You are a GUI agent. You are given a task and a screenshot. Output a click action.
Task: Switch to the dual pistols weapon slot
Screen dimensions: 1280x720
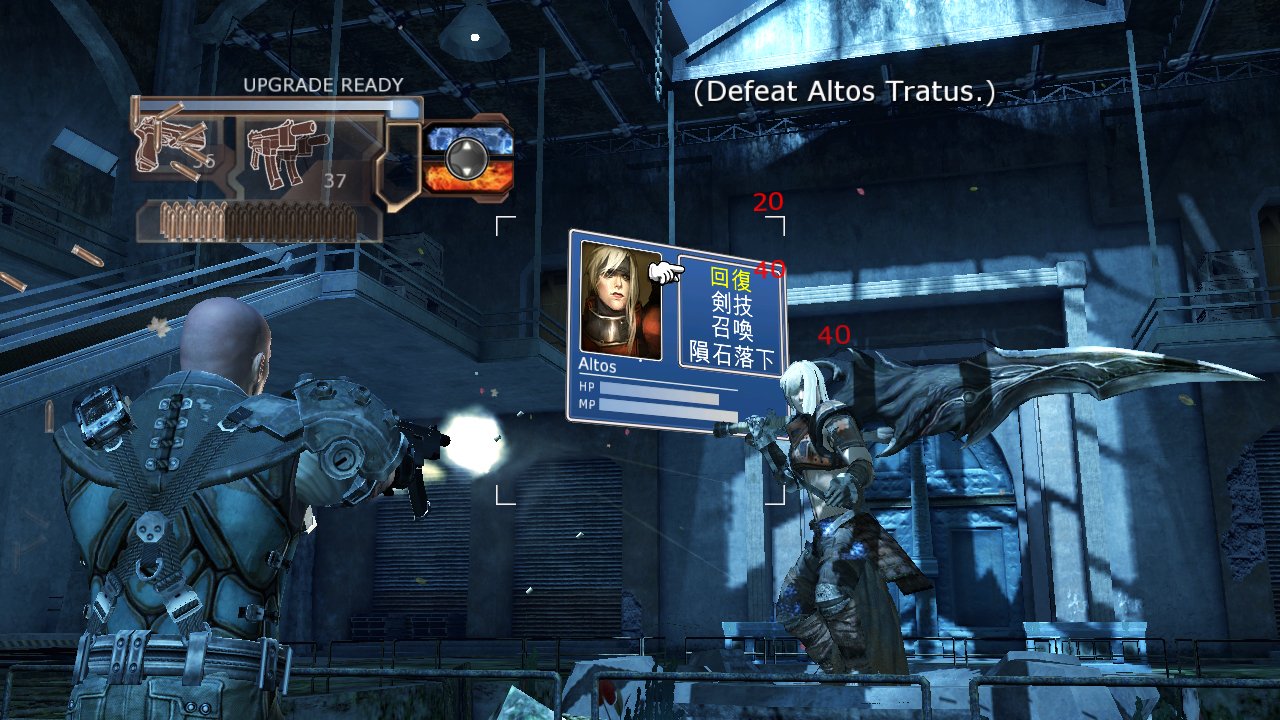coord(175,145)
